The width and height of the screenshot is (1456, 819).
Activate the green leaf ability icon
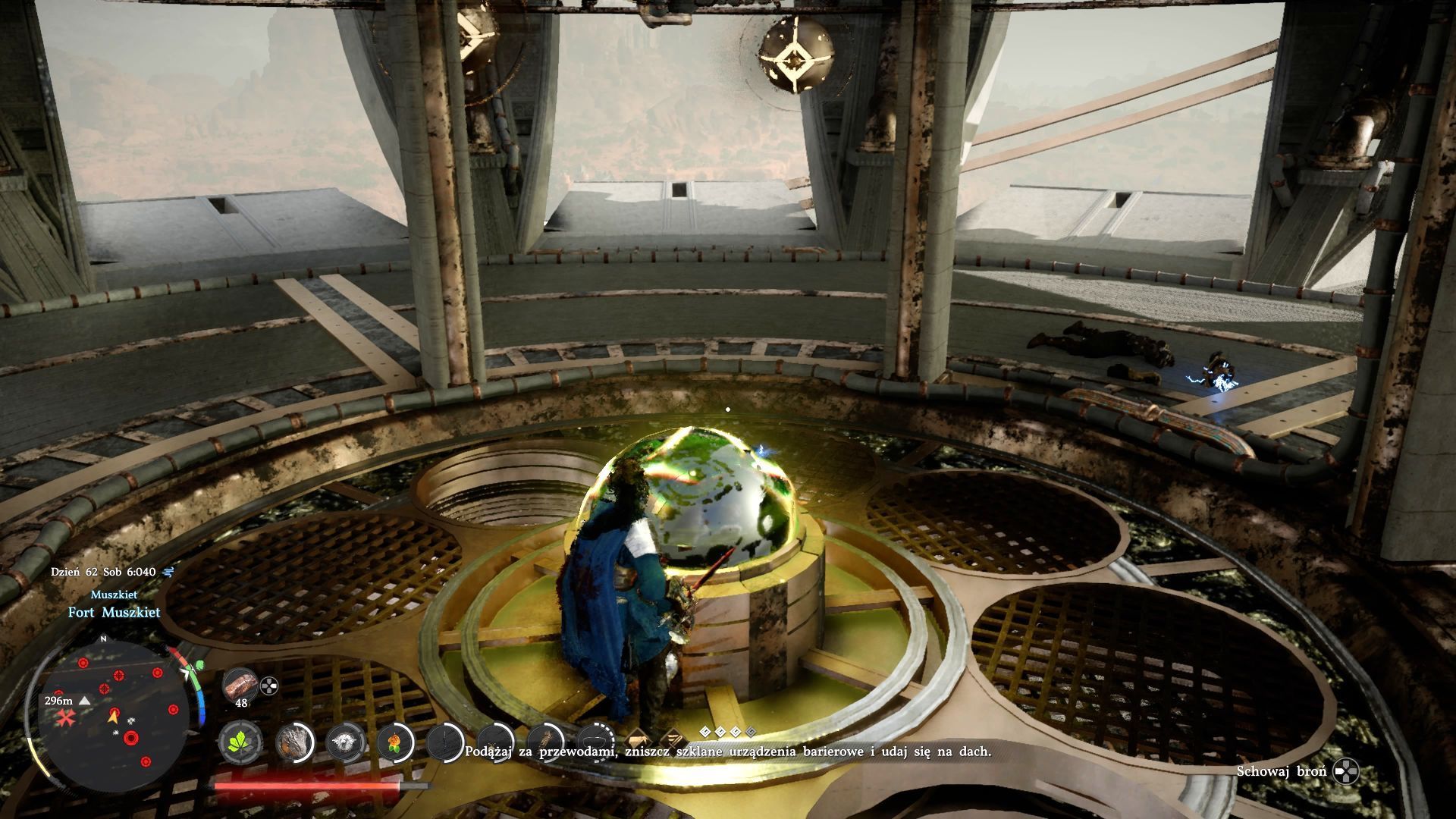[240, 742]
